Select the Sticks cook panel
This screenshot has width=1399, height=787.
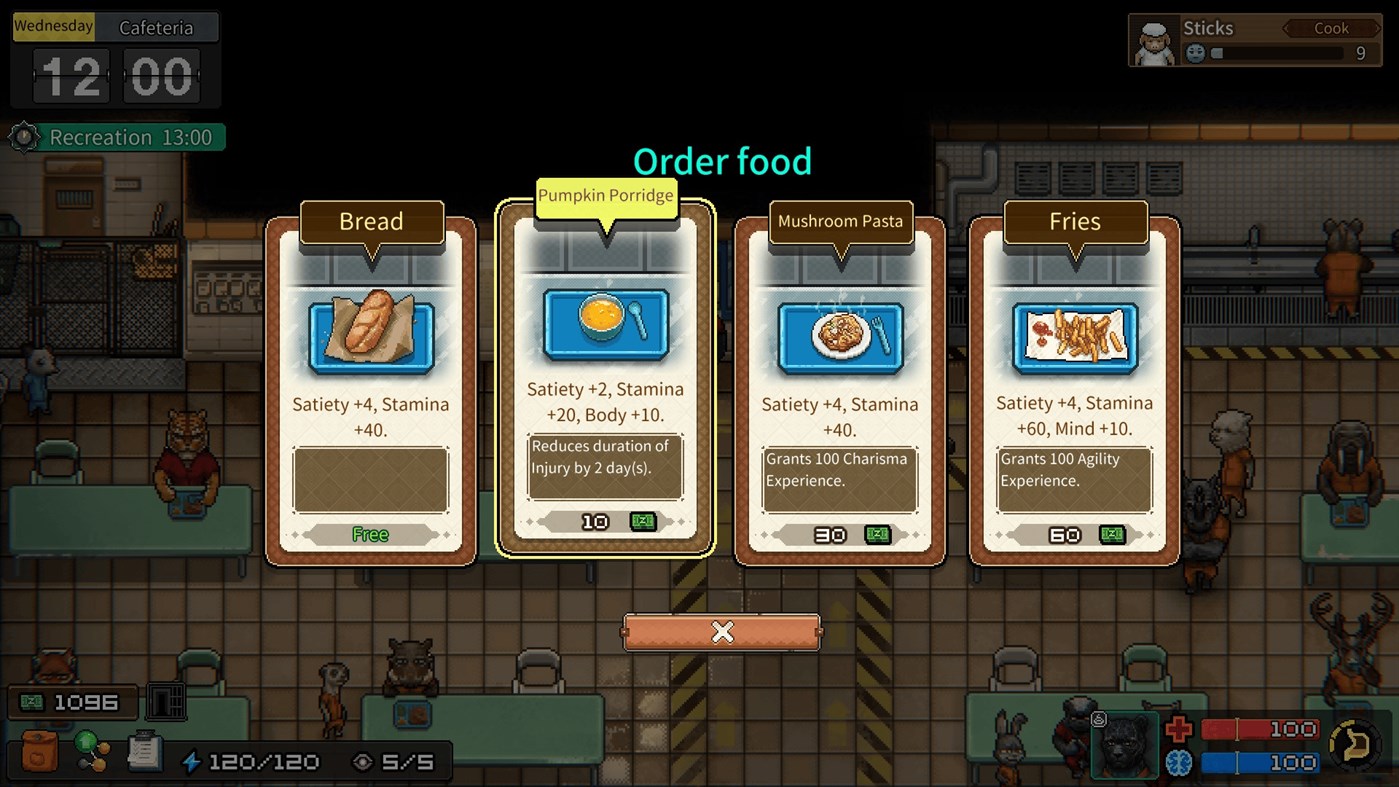tap(1257, 40)
